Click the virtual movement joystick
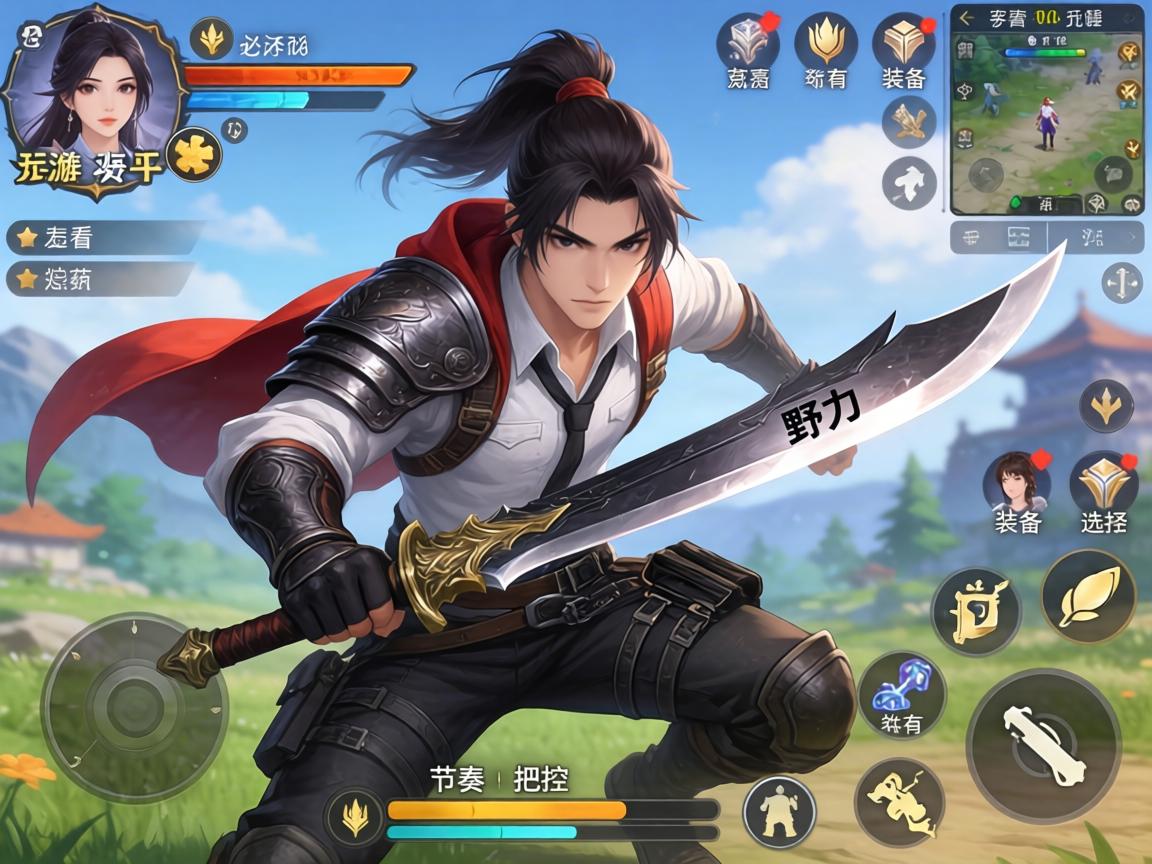This screenshot has height=864, width=1152. coord(133,696)
